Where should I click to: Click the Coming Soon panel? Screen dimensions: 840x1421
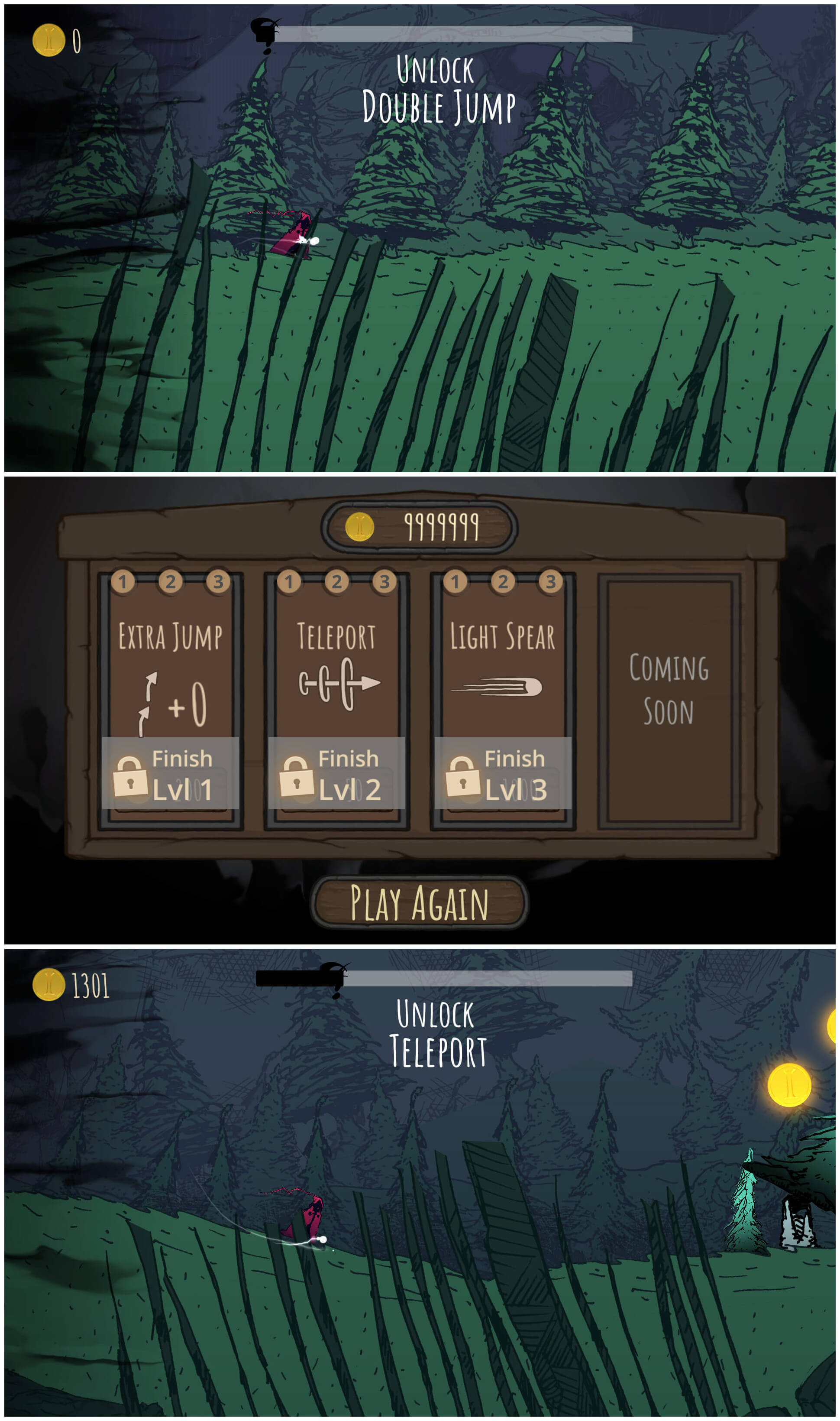[x=669, y=701]
